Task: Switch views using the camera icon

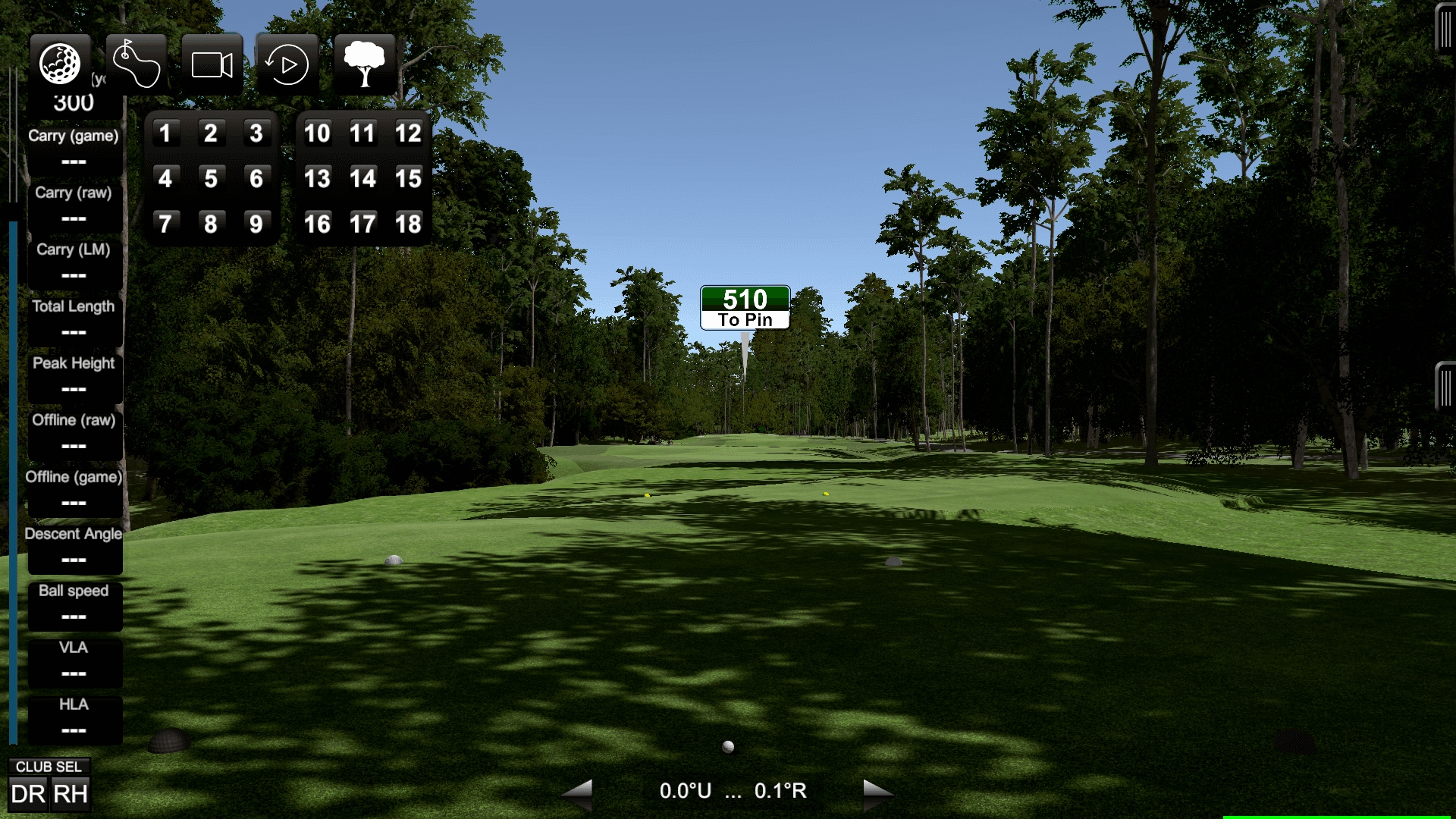Action: (212, 64)
